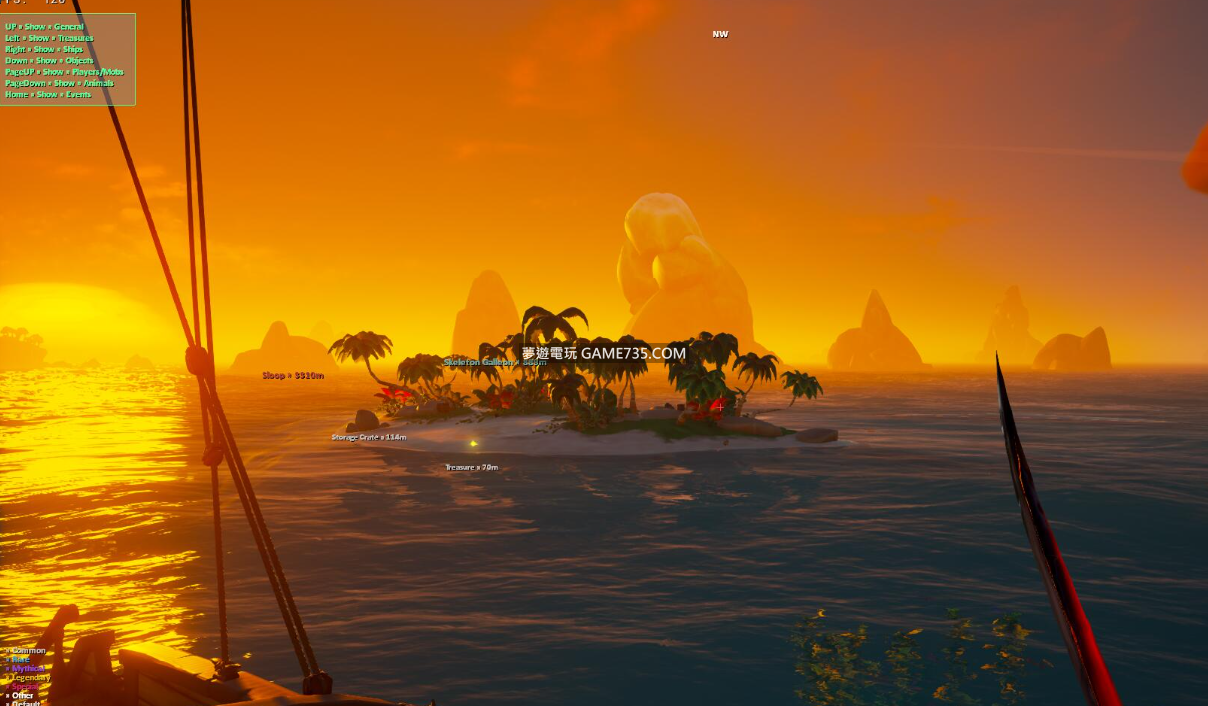Choose the Other legend entry
1208x706 pixels.
[23, 696]
